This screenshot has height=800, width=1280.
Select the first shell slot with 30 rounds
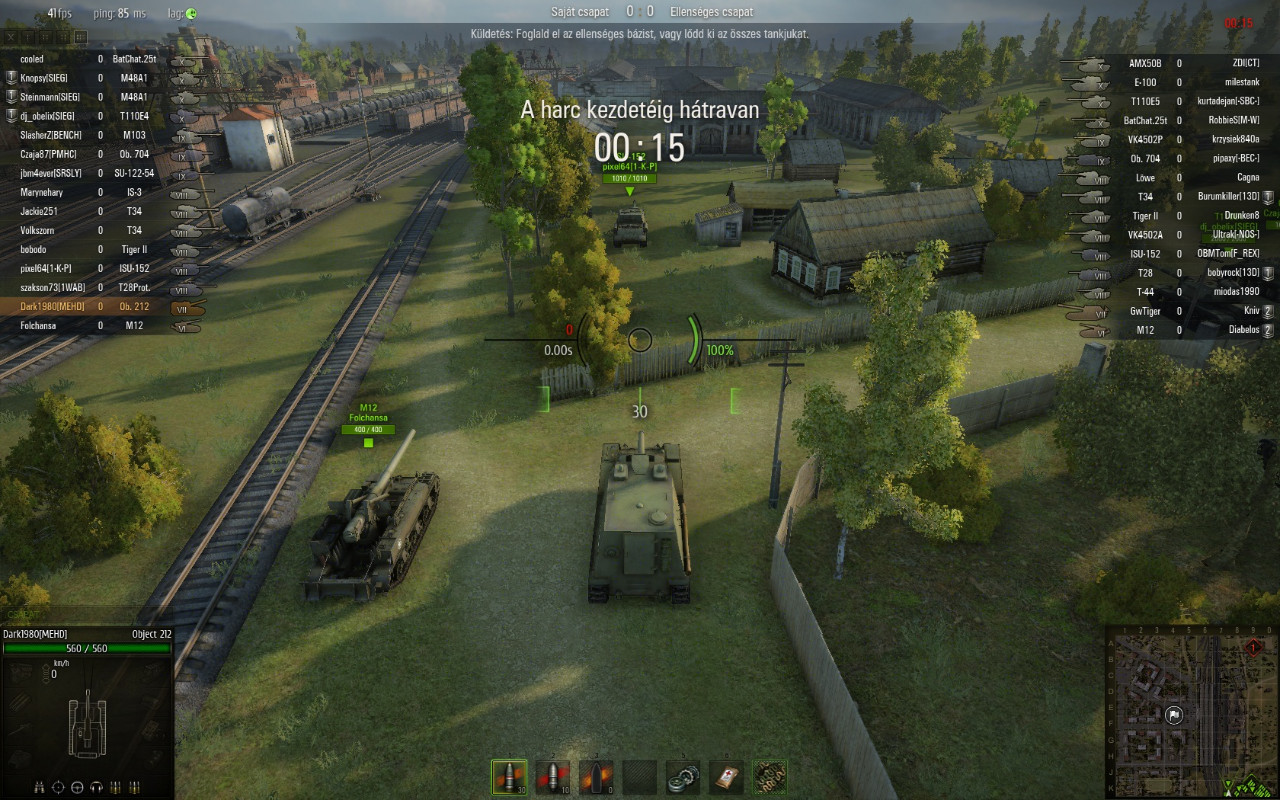coord(509,777)
